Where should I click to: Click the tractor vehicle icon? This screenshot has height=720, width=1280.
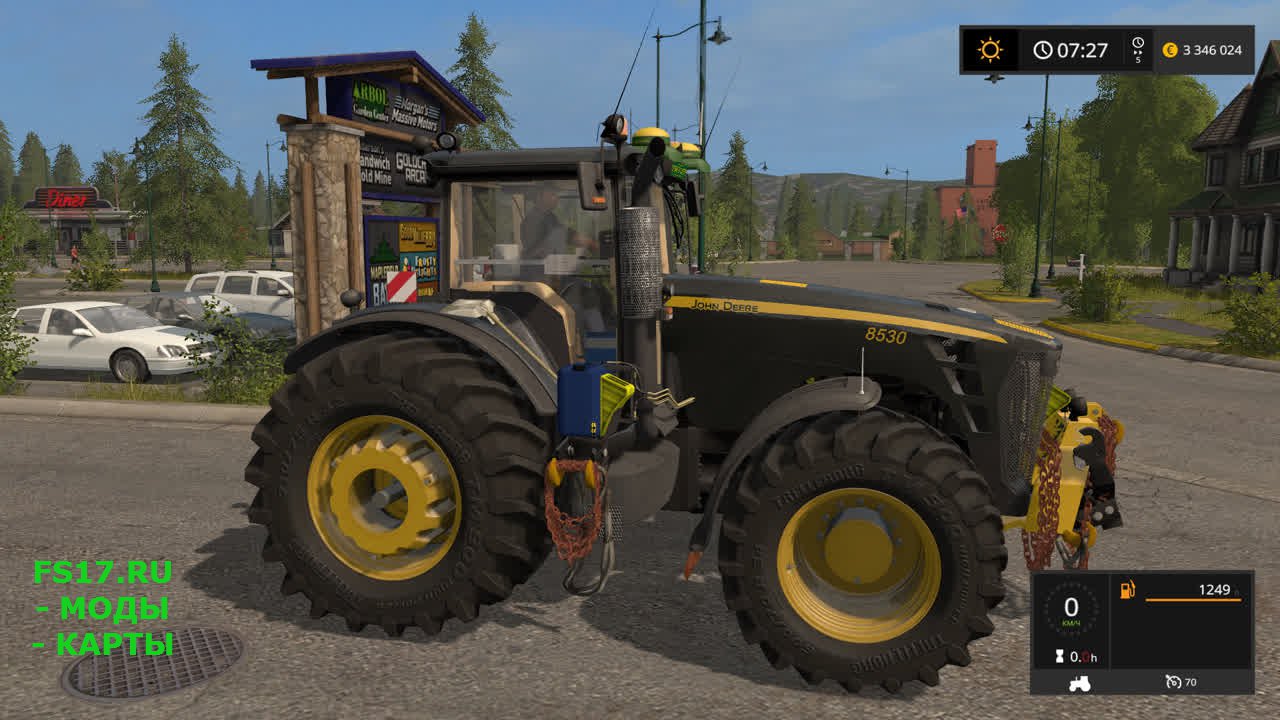point(1080,683)
